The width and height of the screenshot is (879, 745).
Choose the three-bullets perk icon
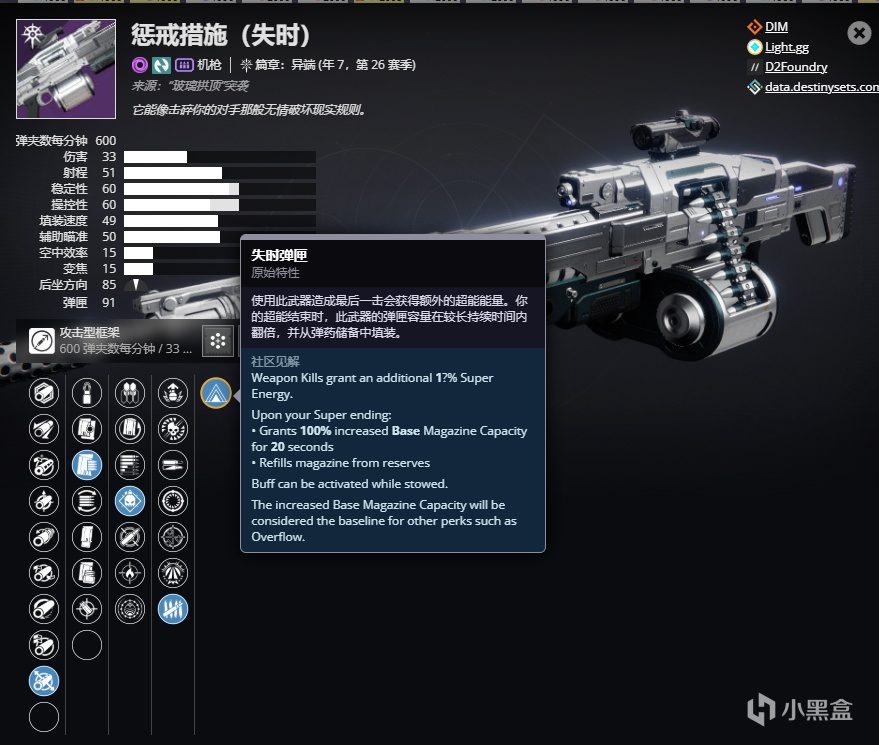[130, 392]
